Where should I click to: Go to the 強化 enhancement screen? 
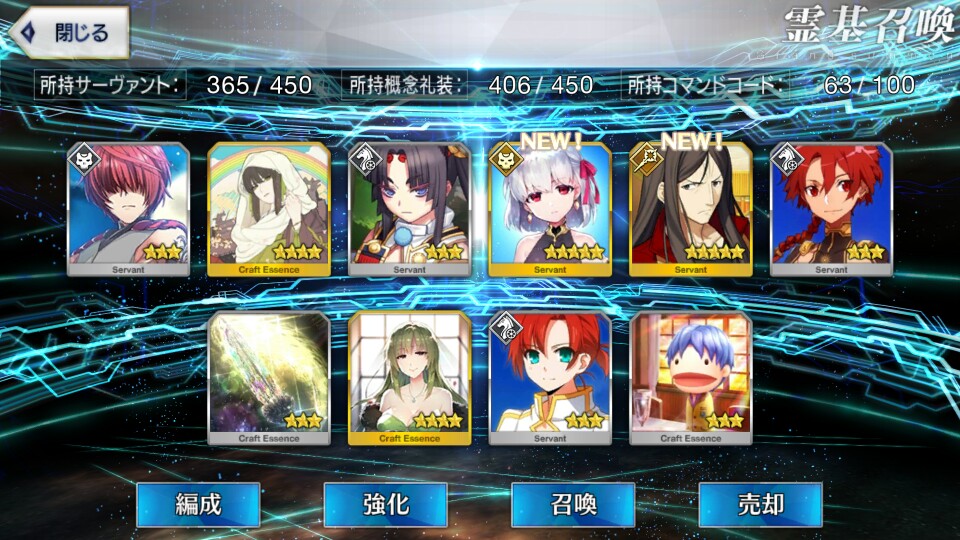point(385,504)
